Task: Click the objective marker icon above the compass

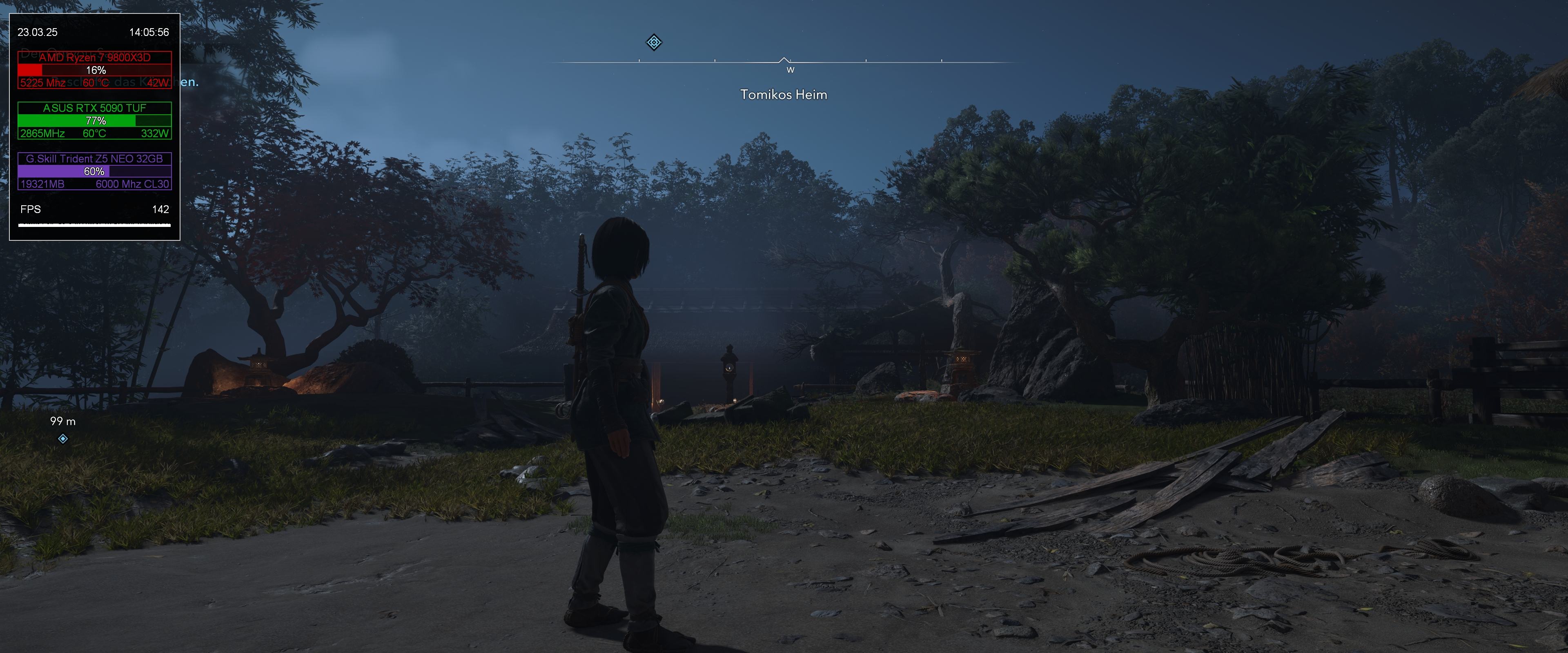Action: pyautogui.click(x=654, y=42)
